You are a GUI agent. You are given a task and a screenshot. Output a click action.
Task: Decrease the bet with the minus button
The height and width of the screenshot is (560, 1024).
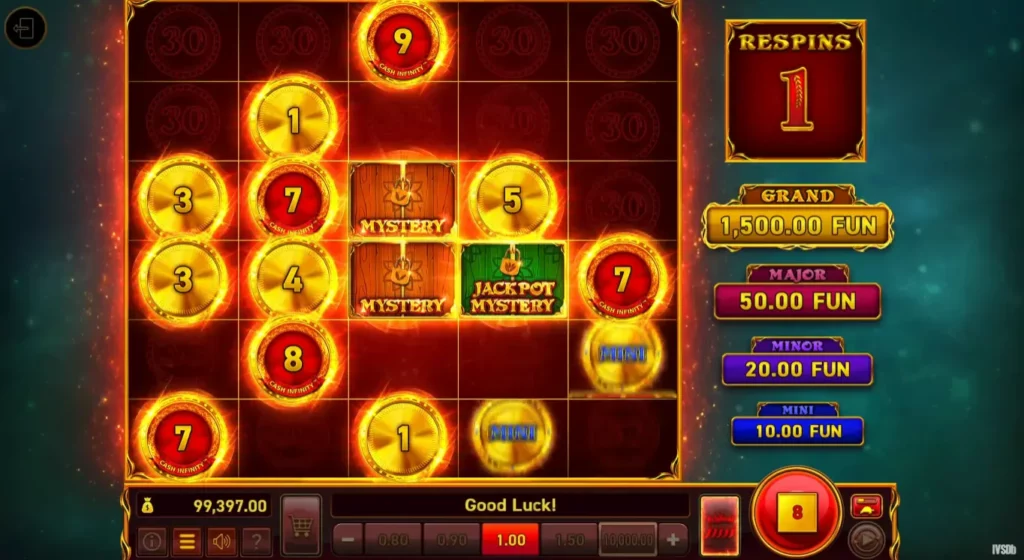(x=347, y=538)
